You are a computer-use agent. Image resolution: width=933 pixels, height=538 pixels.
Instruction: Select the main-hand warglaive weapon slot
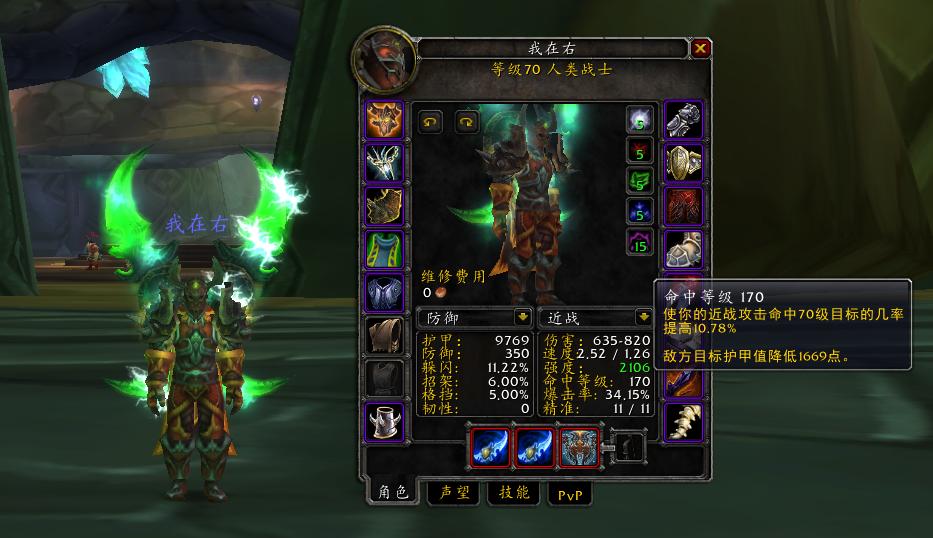pos(492,446)
